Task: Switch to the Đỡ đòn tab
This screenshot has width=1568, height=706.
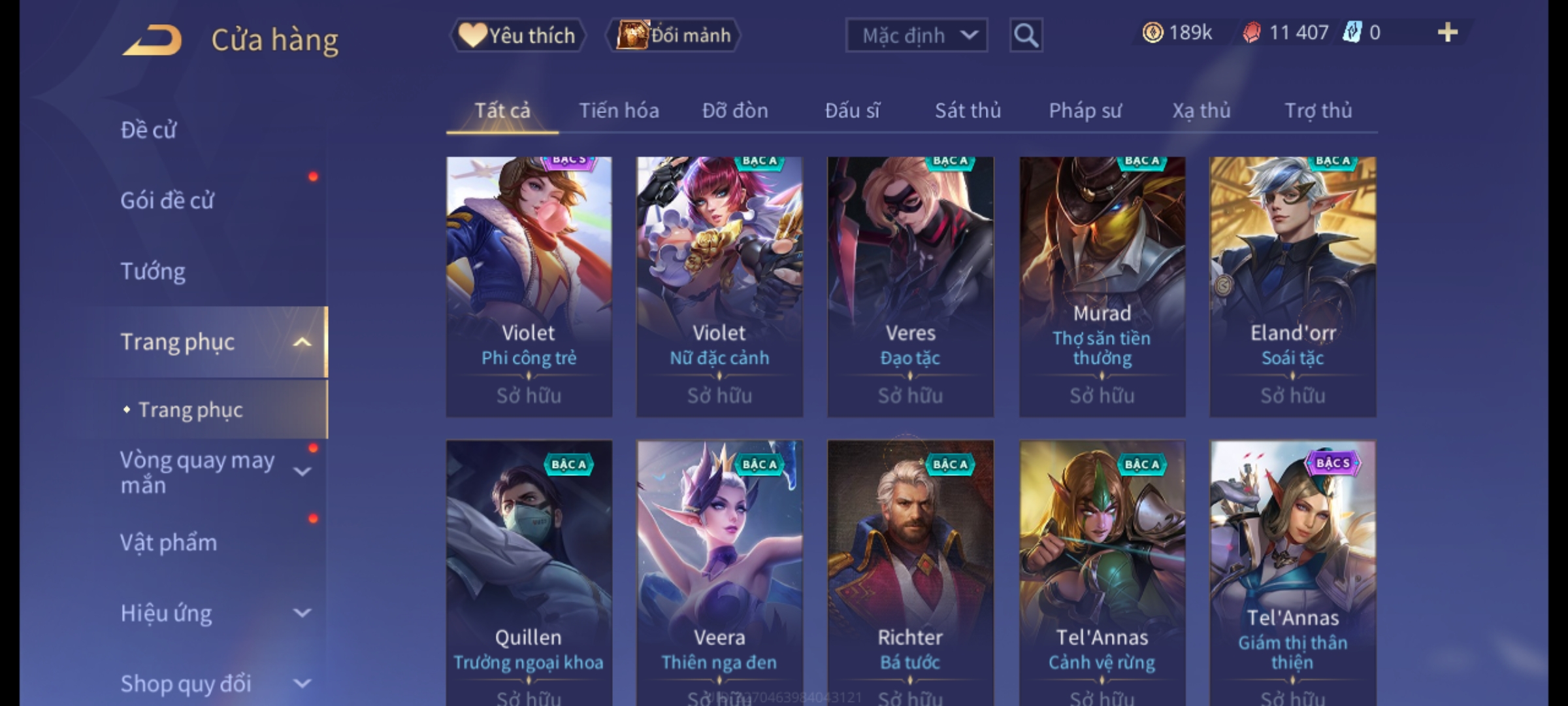Action: pos(735,111)
